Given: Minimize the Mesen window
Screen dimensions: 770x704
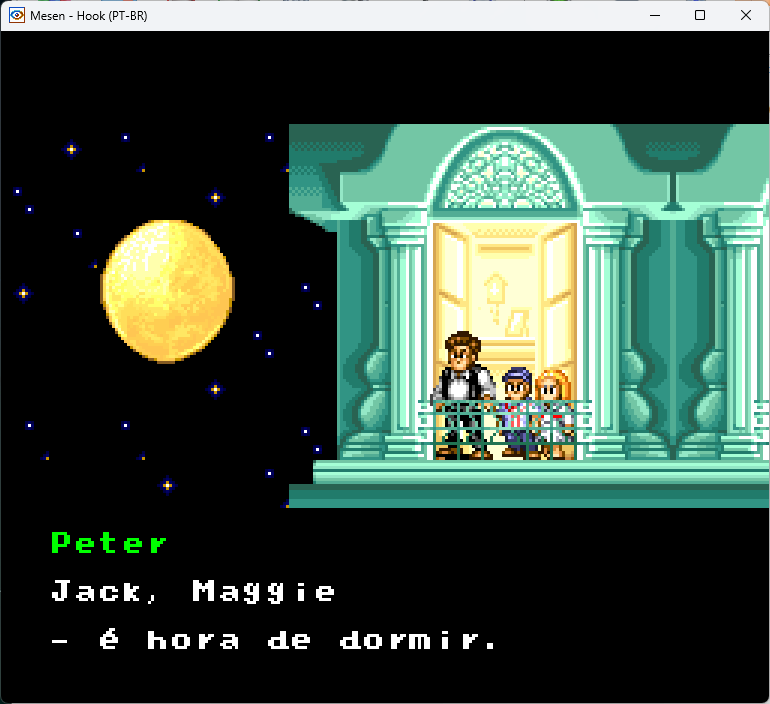Looking at the screenshot, I should 655,15.
